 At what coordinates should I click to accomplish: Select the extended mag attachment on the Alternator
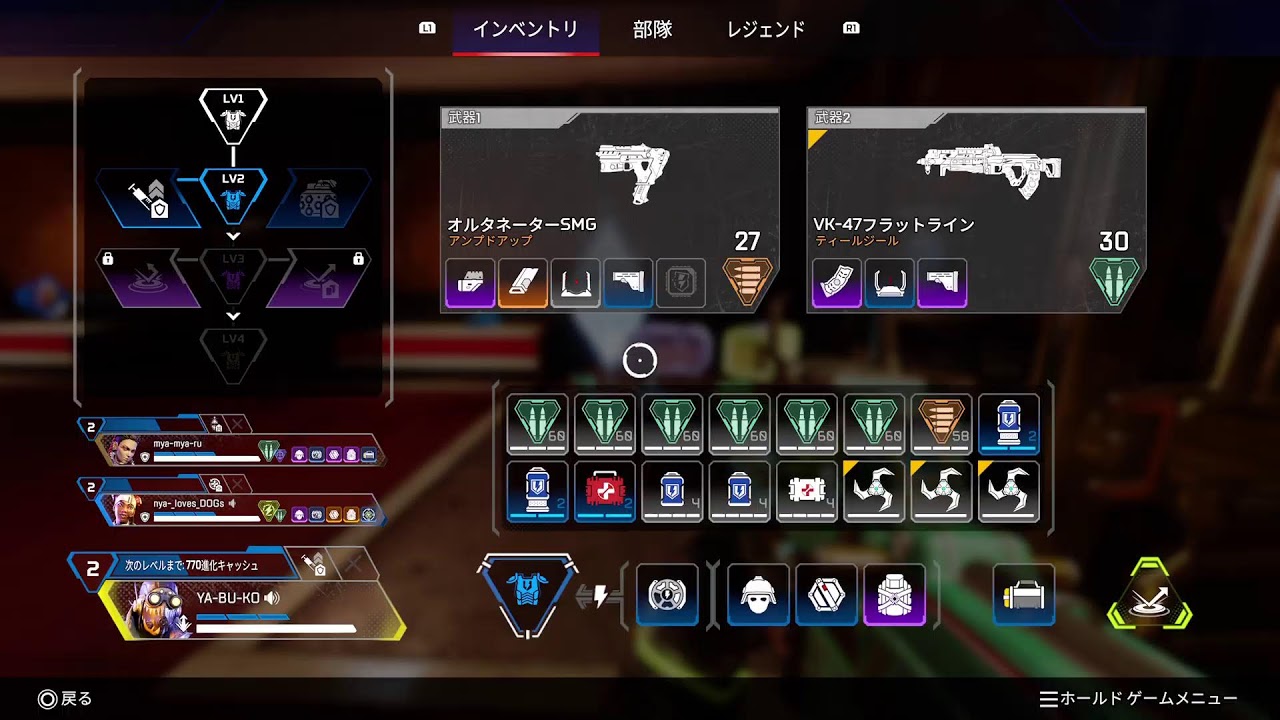[x=470, y=283]
